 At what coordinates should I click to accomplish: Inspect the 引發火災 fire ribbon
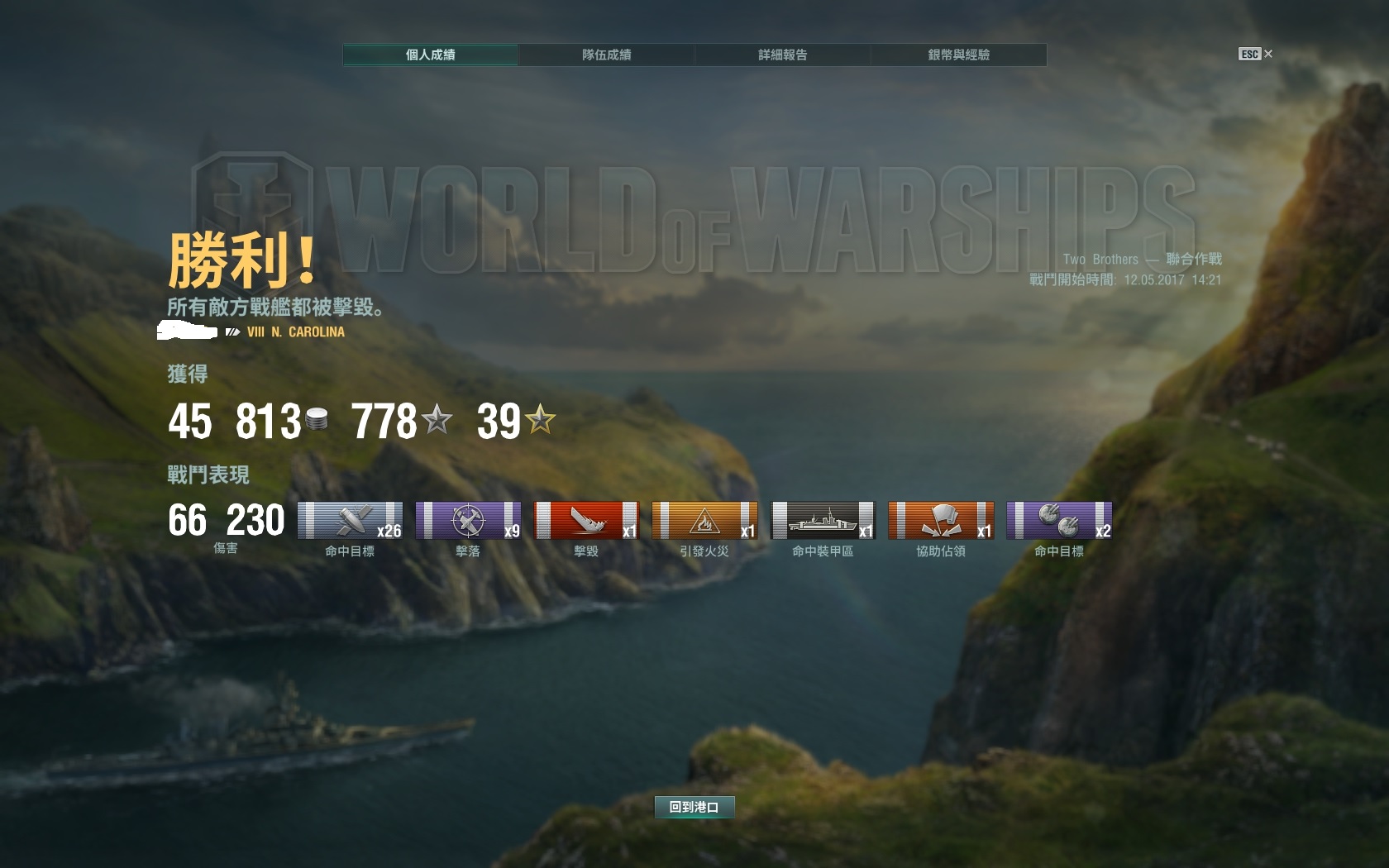704,521
